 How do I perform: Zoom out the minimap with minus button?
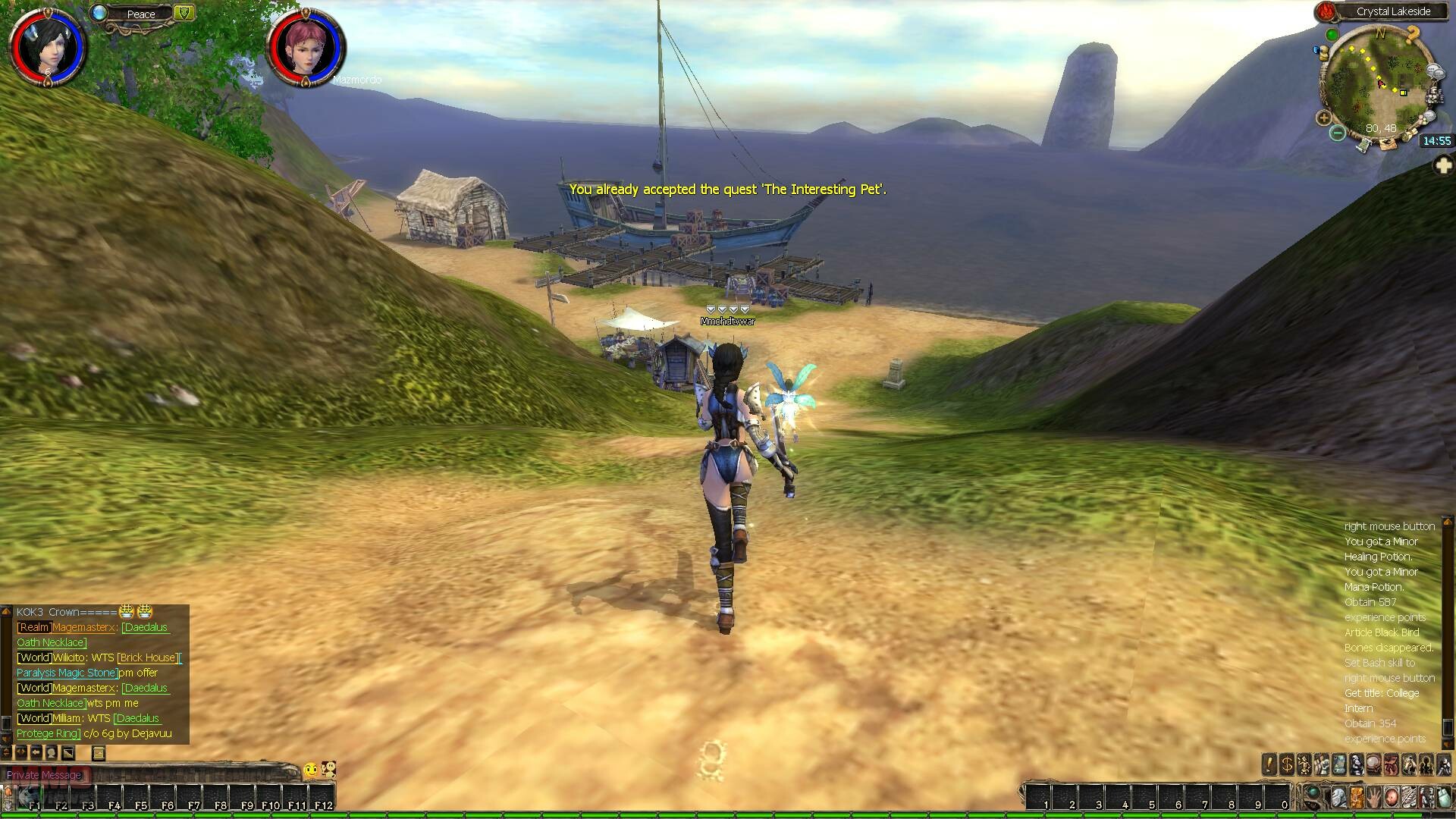tap(1338, 133)
